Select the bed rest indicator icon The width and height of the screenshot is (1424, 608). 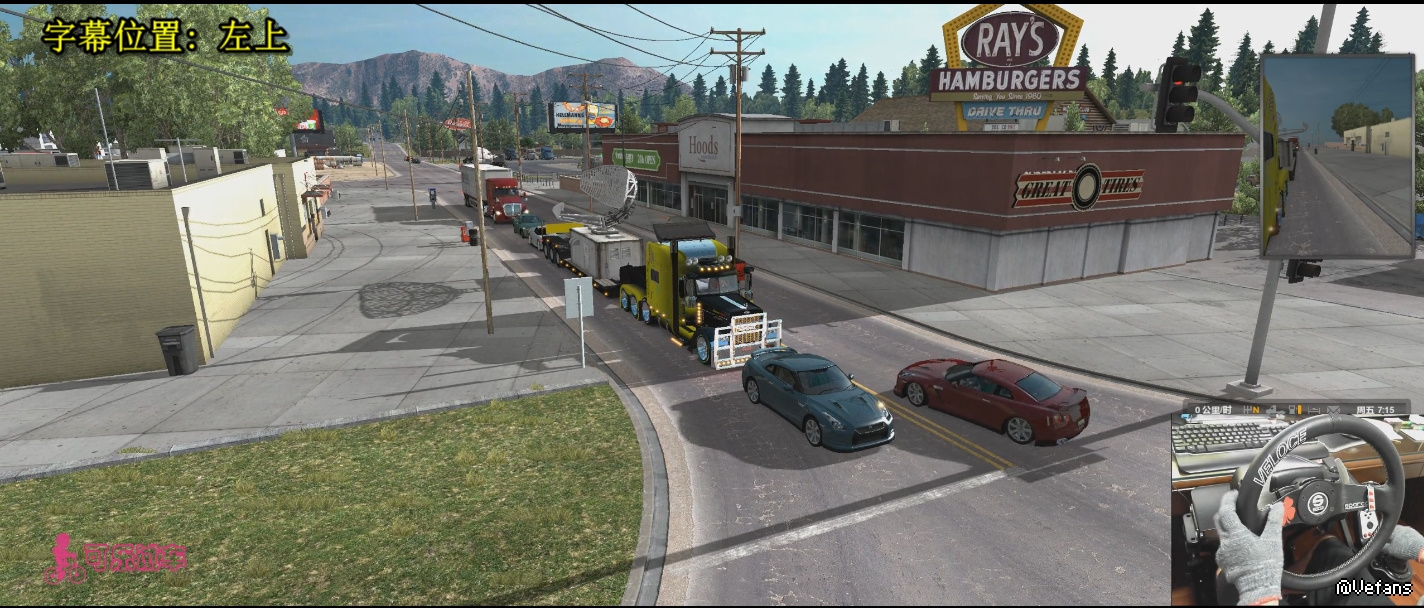click(x=1313, y=410)
